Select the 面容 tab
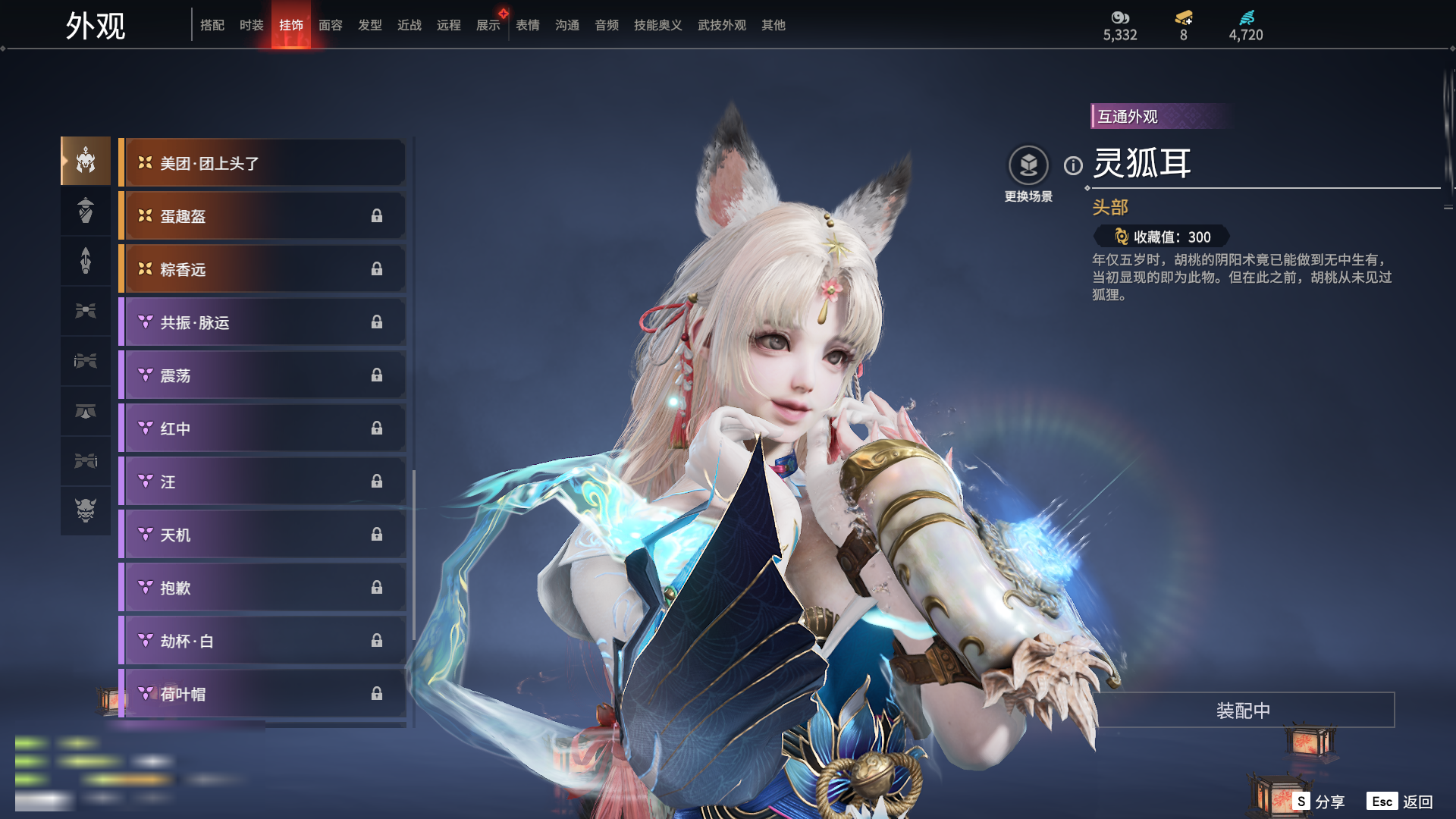Screen dimensions: 1456x819 coord(330,25)
